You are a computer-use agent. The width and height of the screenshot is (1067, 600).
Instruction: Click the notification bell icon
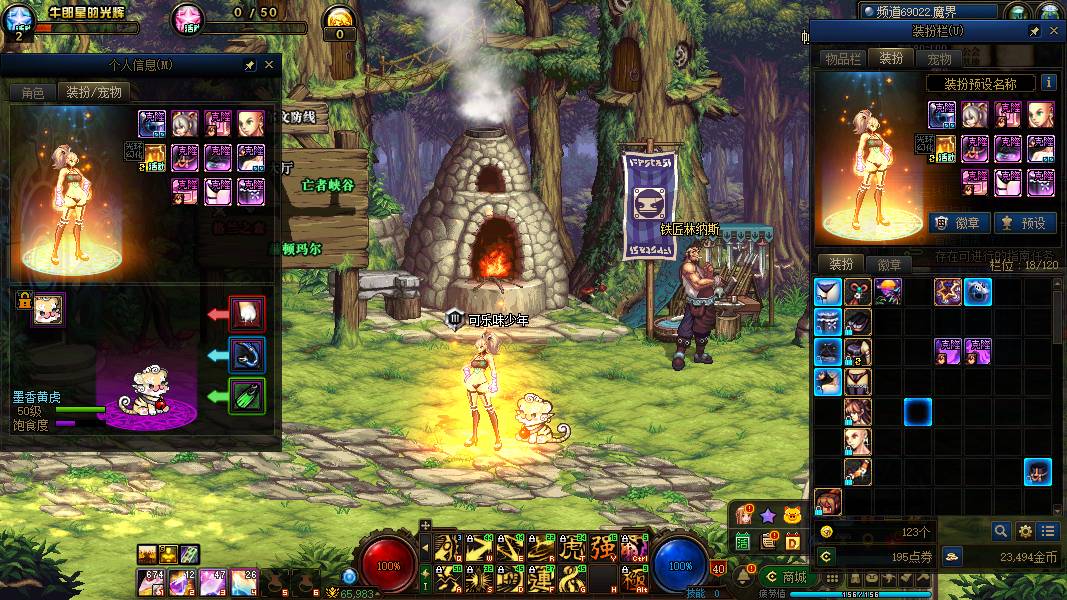744,576
